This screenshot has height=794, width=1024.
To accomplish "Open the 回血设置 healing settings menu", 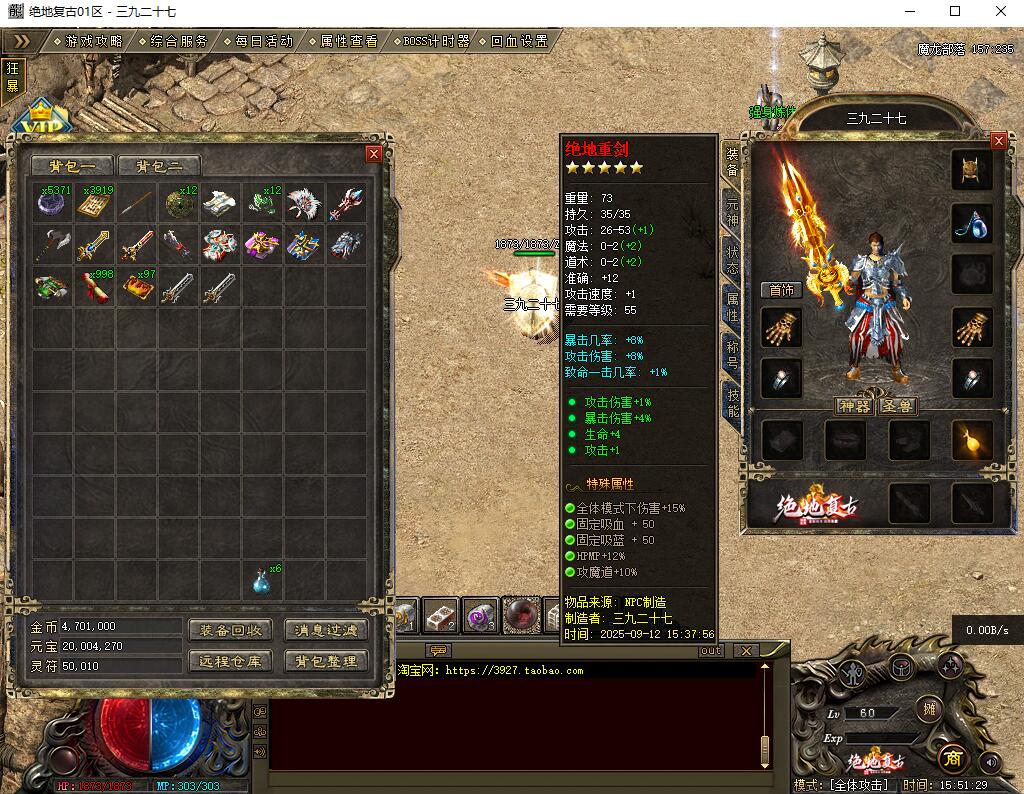I will [x=519, y=41].
